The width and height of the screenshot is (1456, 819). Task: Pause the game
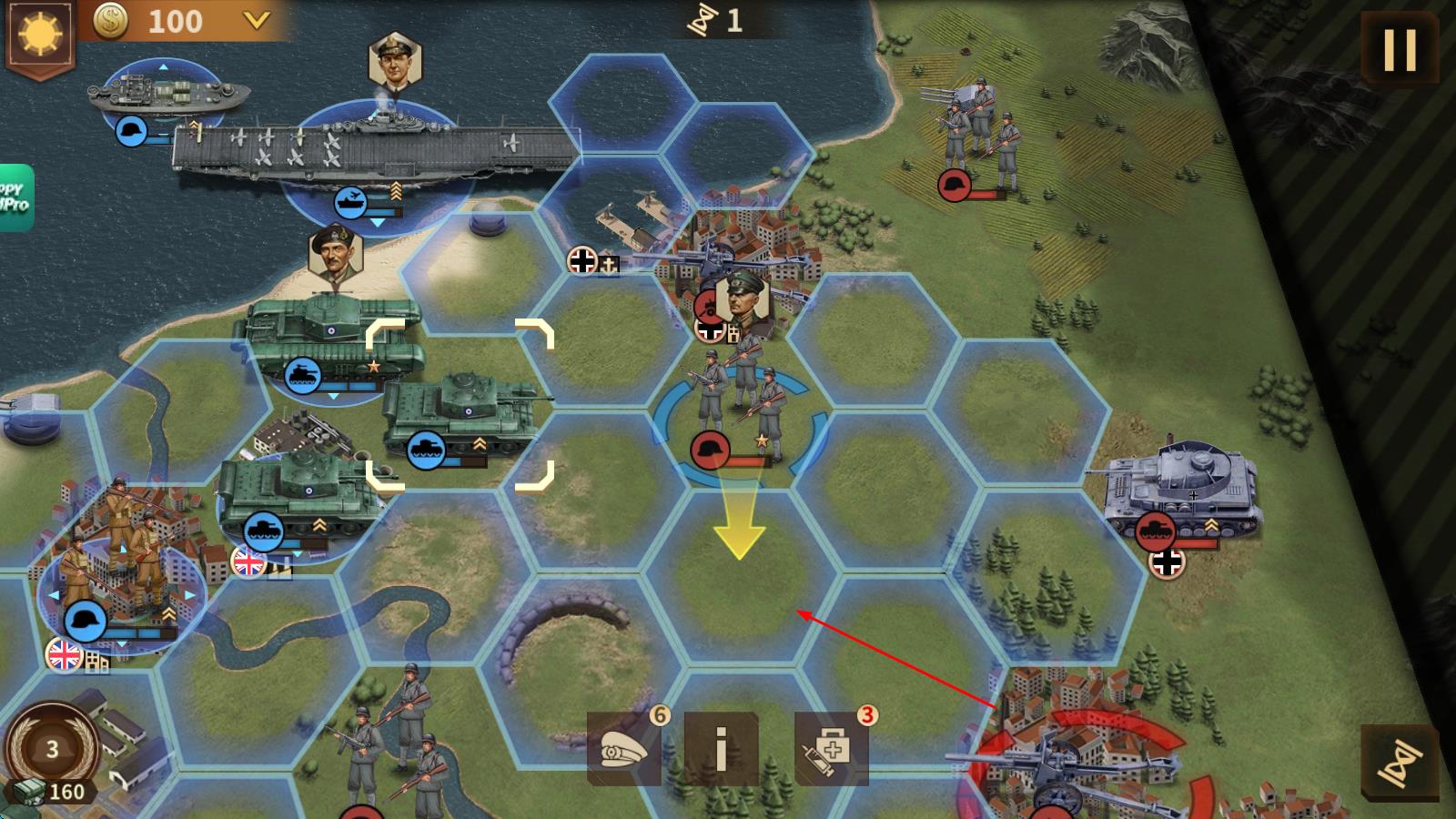1400,49
